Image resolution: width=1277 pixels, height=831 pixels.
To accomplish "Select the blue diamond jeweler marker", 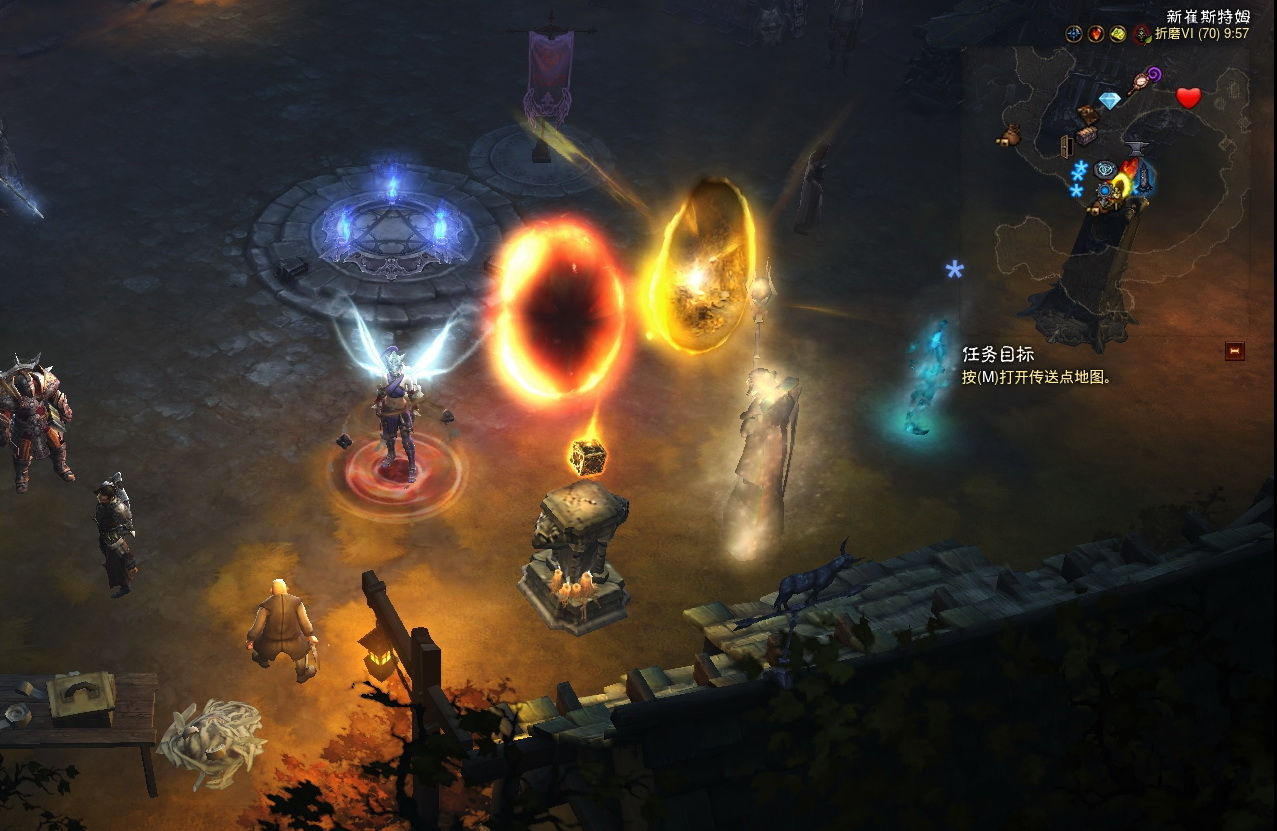I will coord(1110,100).
